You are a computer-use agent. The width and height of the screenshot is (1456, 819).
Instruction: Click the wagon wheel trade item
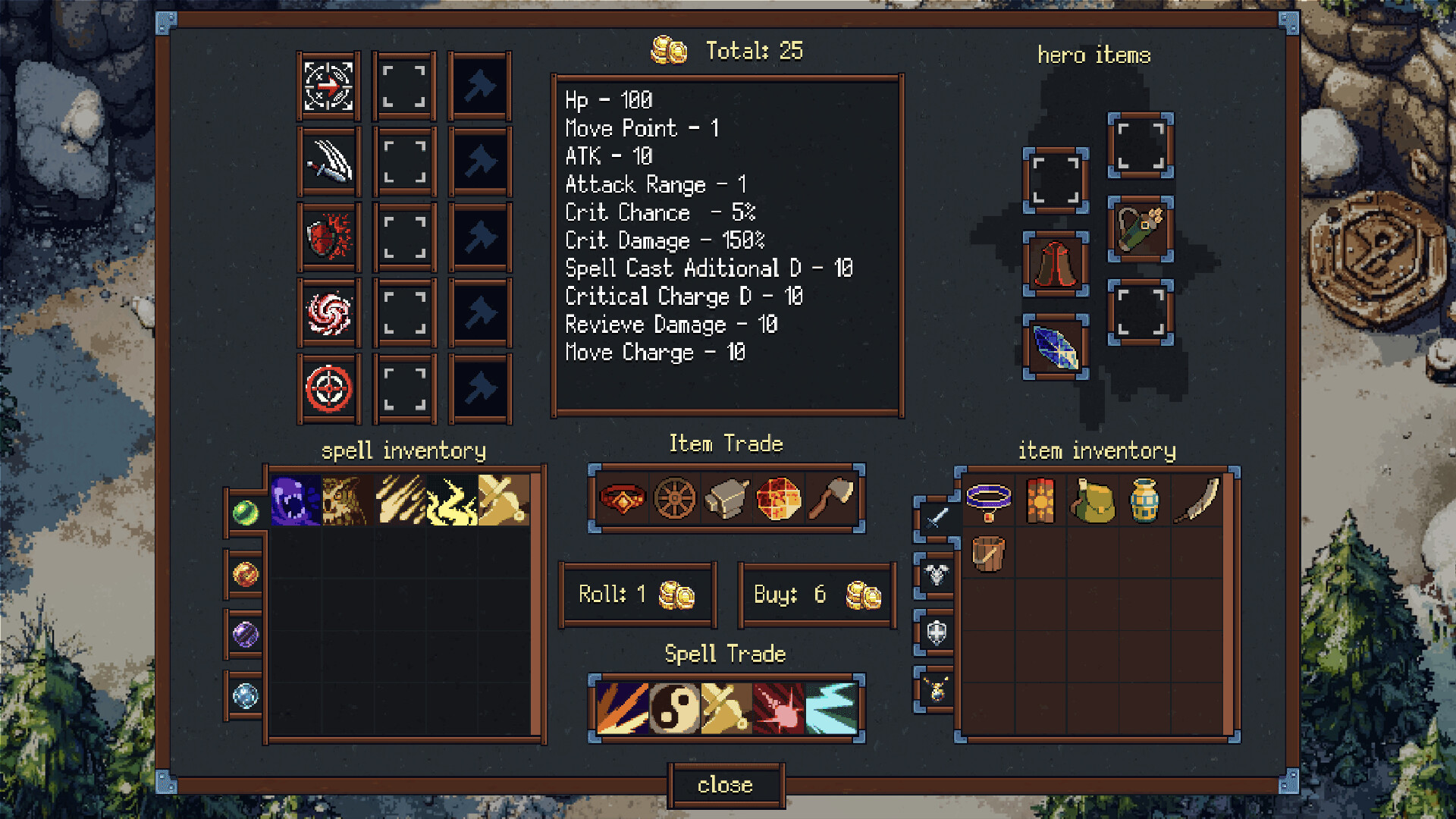pos(673,498)
